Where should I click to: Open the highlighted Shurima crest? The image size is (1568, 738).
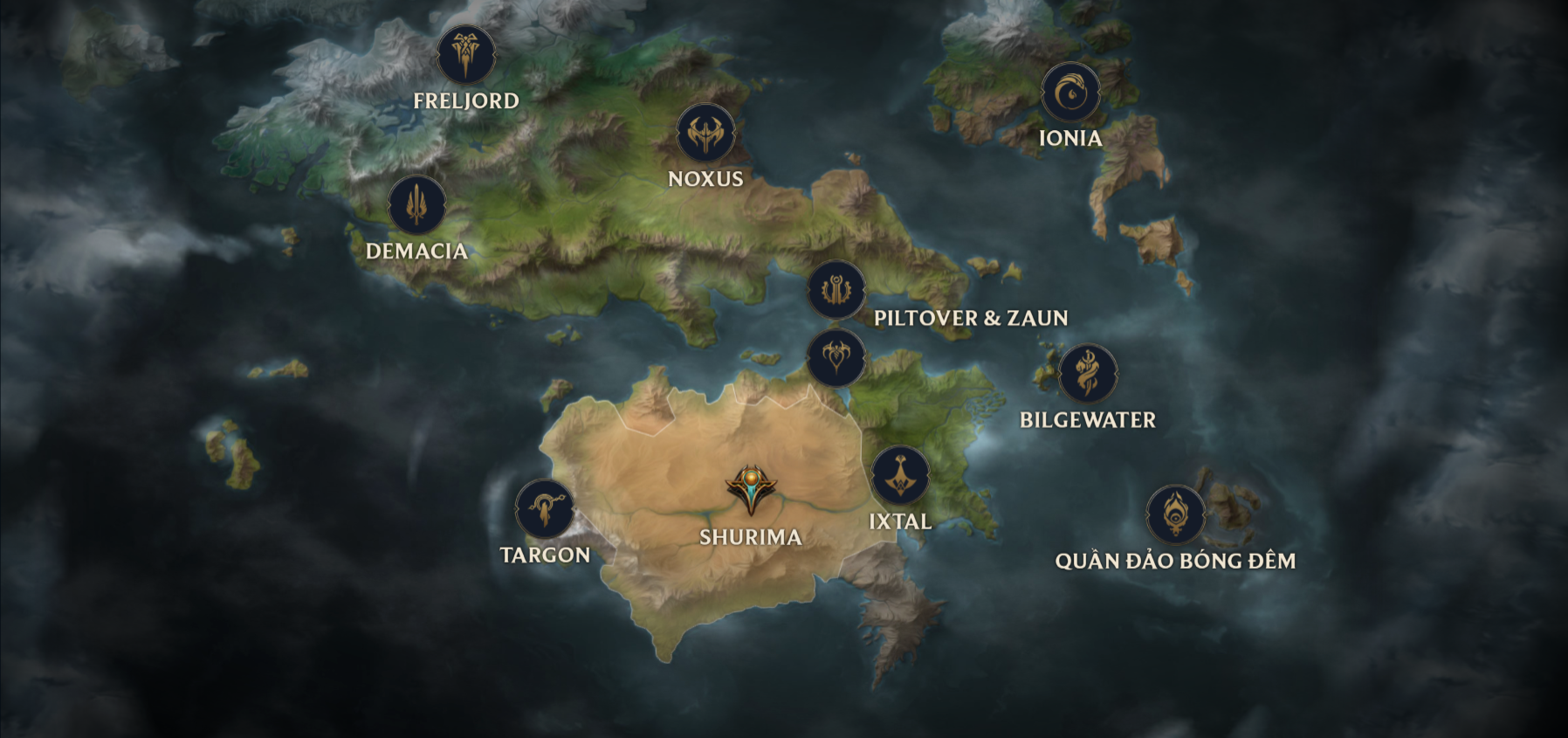coord(751,490)
